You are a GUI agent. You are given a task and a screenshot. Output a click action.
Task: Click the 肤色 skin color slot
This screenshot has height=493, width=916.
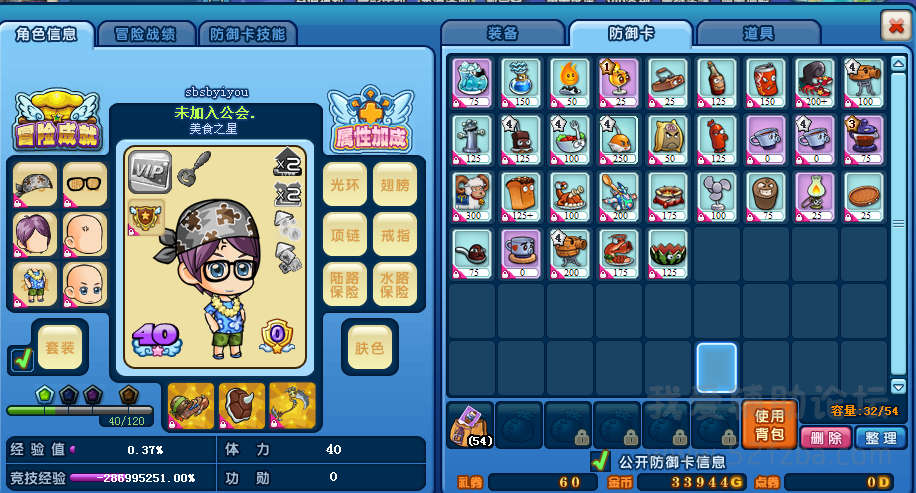pyautogui.click(x=369, y=348)
